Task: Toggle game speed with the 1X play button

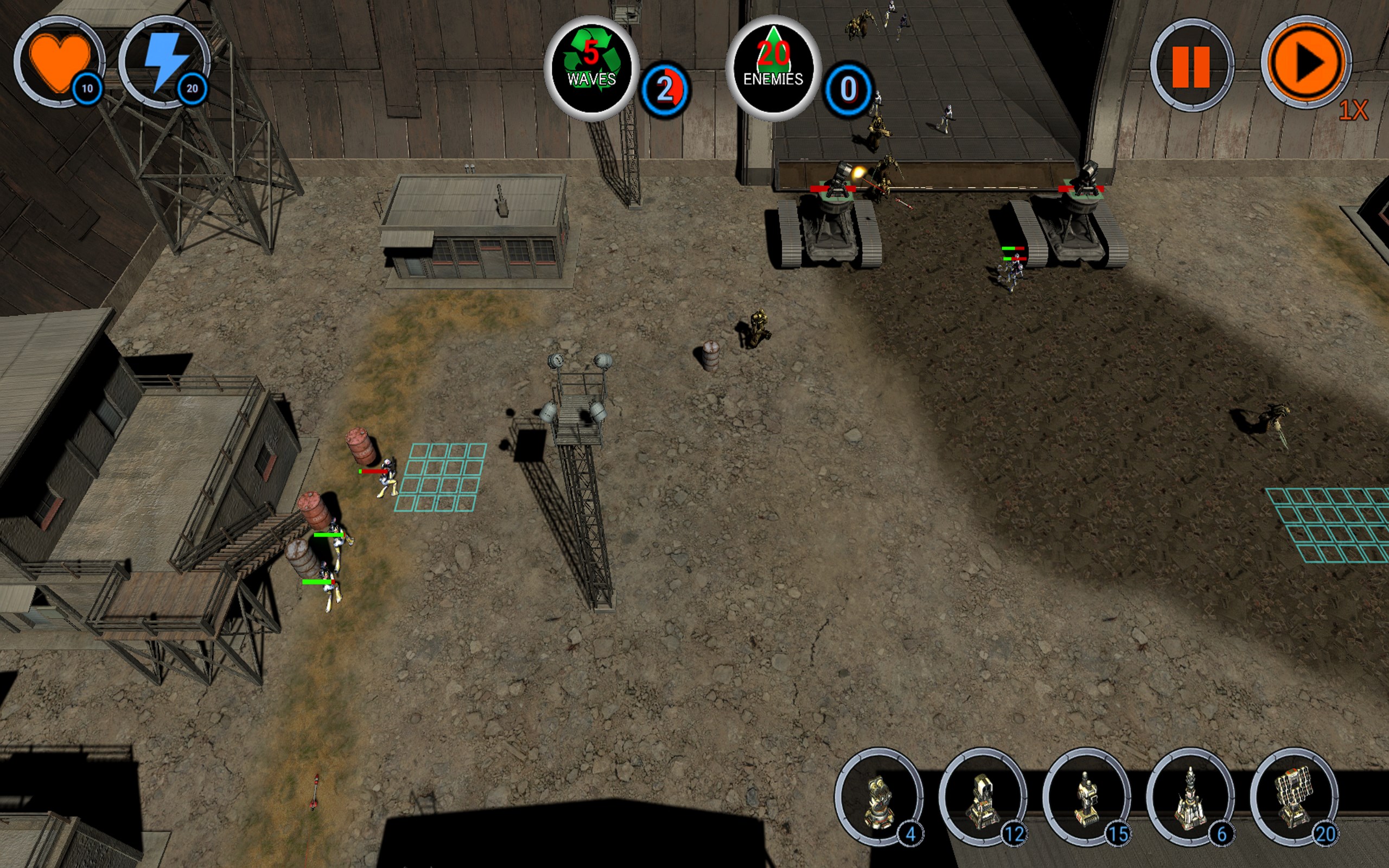Action: click(1306, 62)
